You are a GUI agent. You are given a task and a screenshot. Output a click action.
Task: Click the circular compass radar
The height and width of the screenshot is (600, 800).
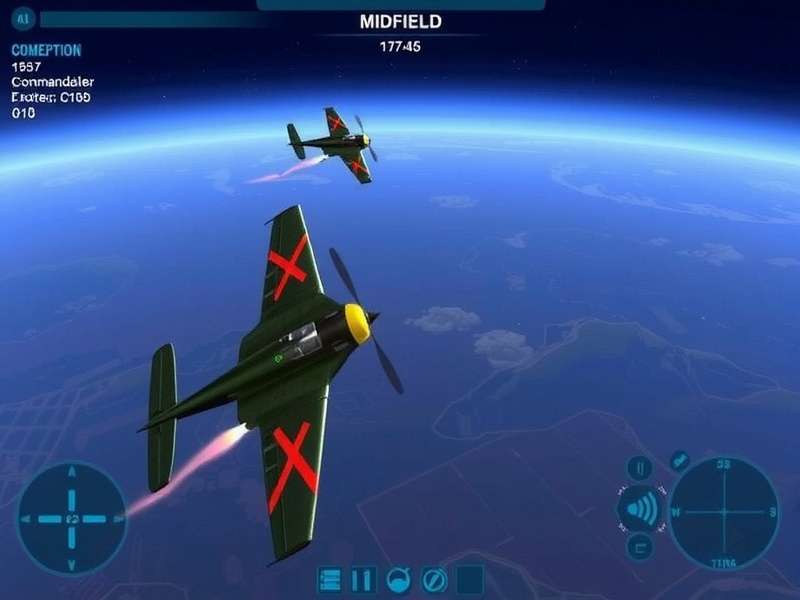[x=723, y=511]
